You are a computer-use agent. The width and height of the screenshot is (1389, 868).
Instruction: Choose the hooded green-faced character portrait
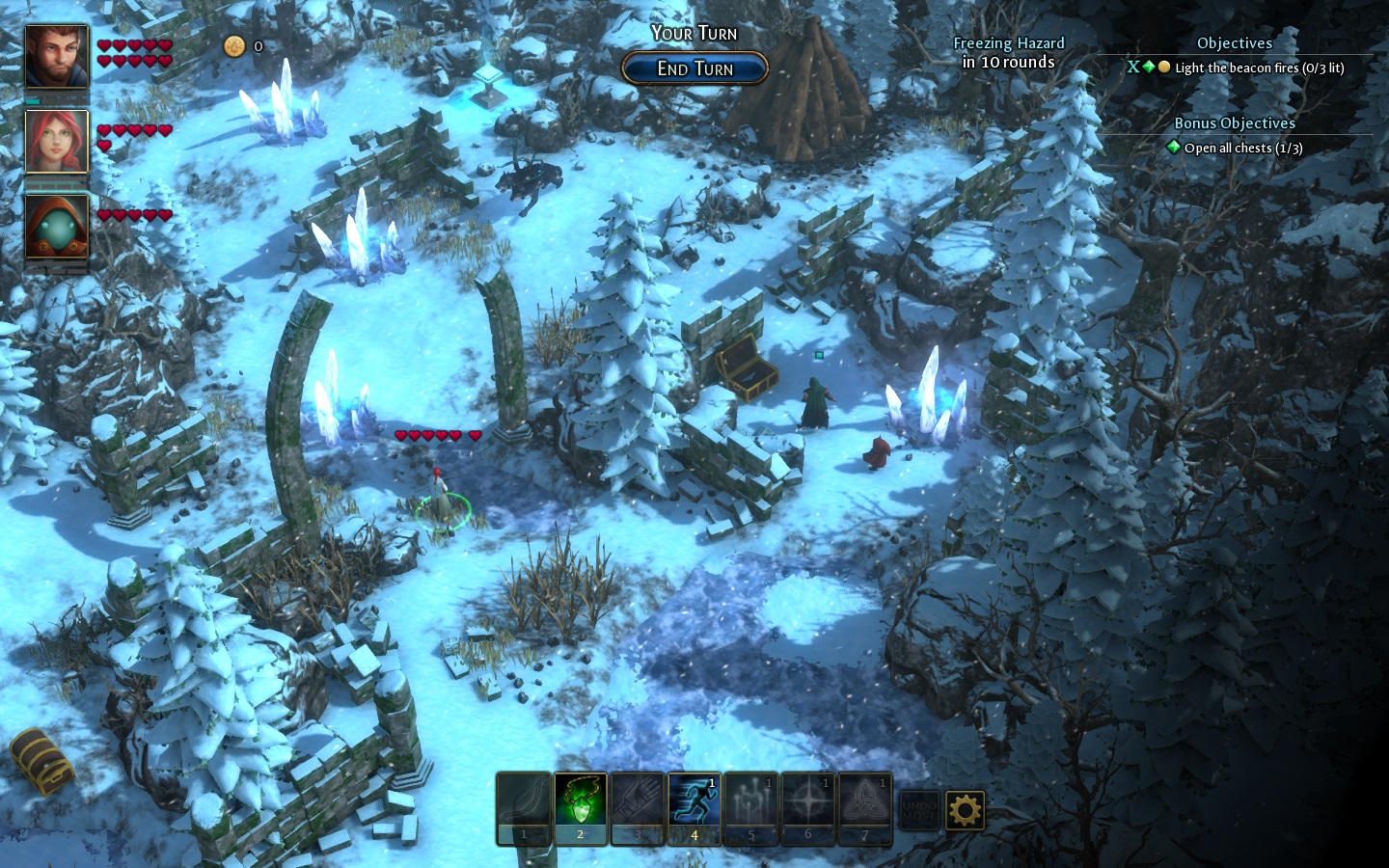click(57, 228)
